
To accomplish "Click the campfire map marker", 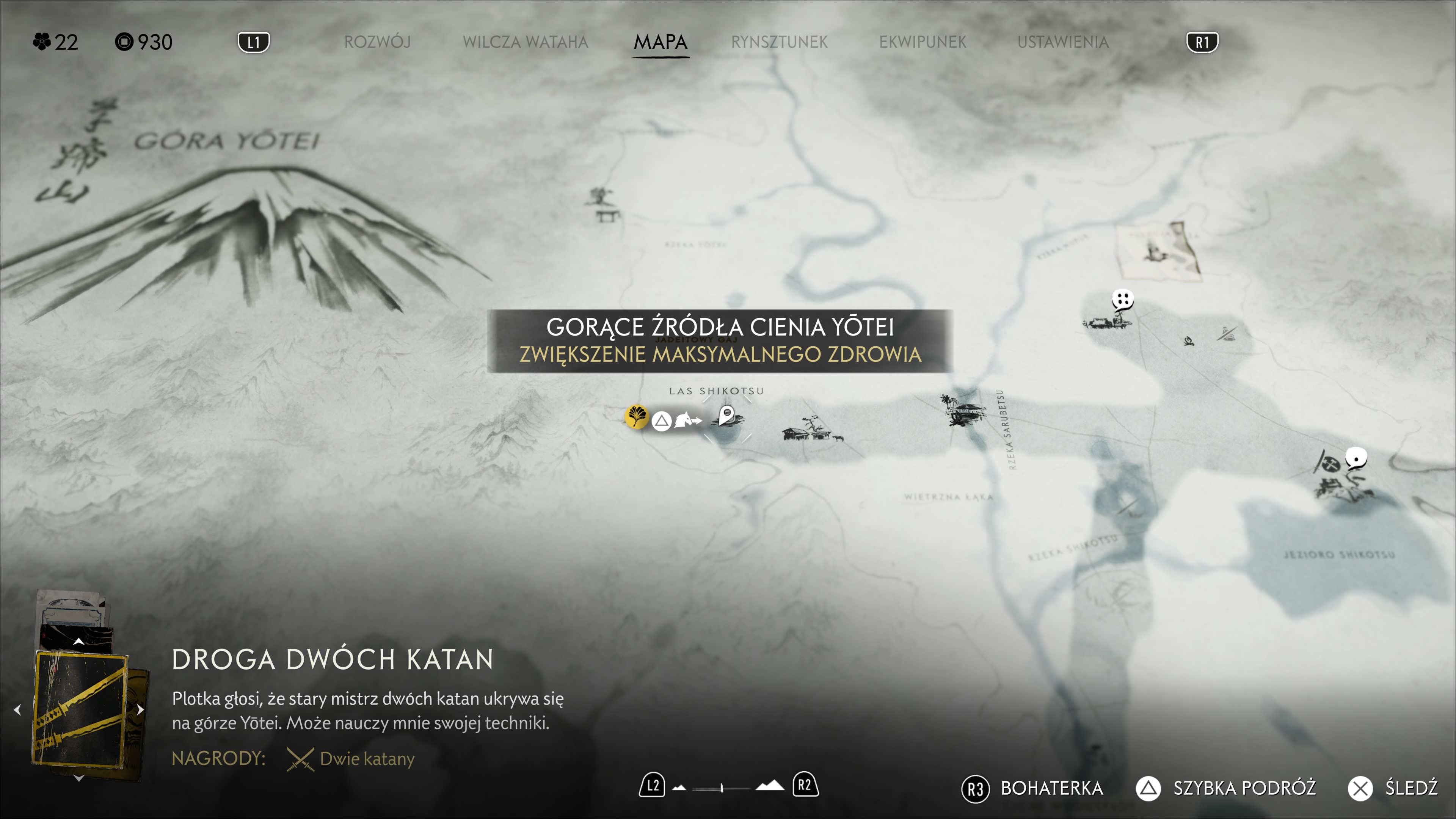I will (x=1189, y=341).
